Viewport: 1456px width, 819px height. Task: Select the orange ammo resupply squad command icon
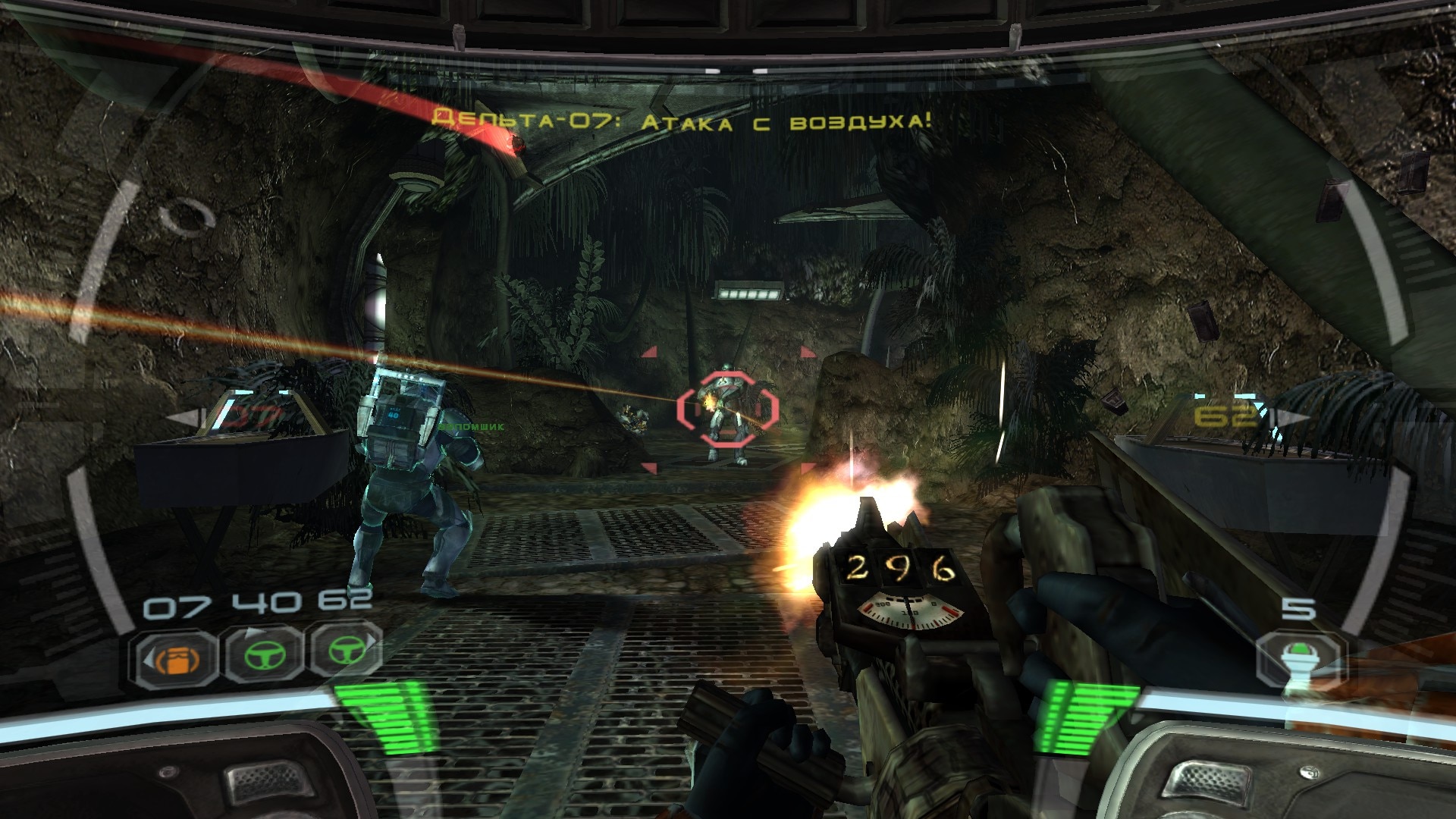click(176, 658)
